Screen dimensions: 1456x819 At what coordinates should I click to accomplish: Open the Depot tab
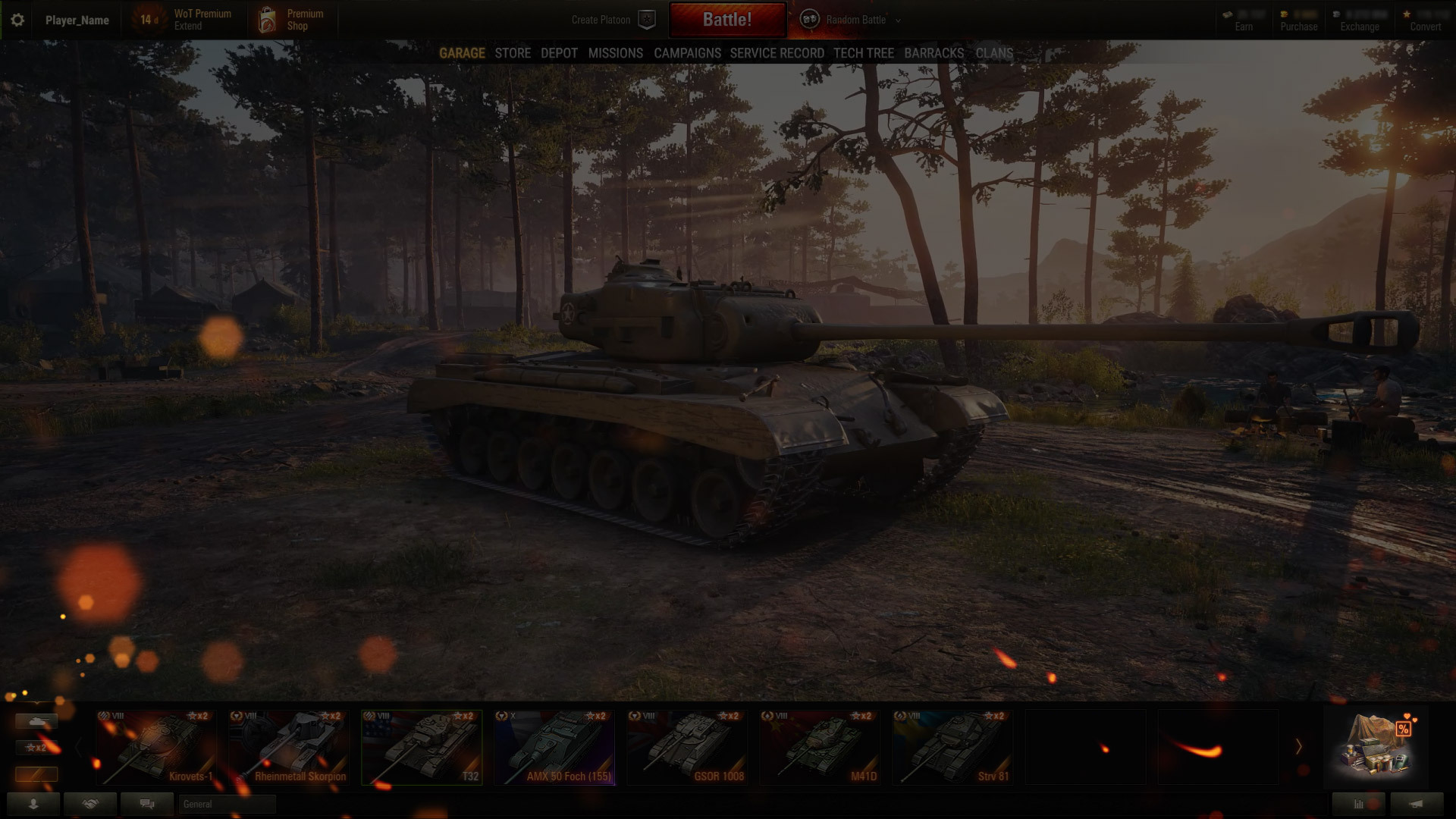[x=559, y=53]
